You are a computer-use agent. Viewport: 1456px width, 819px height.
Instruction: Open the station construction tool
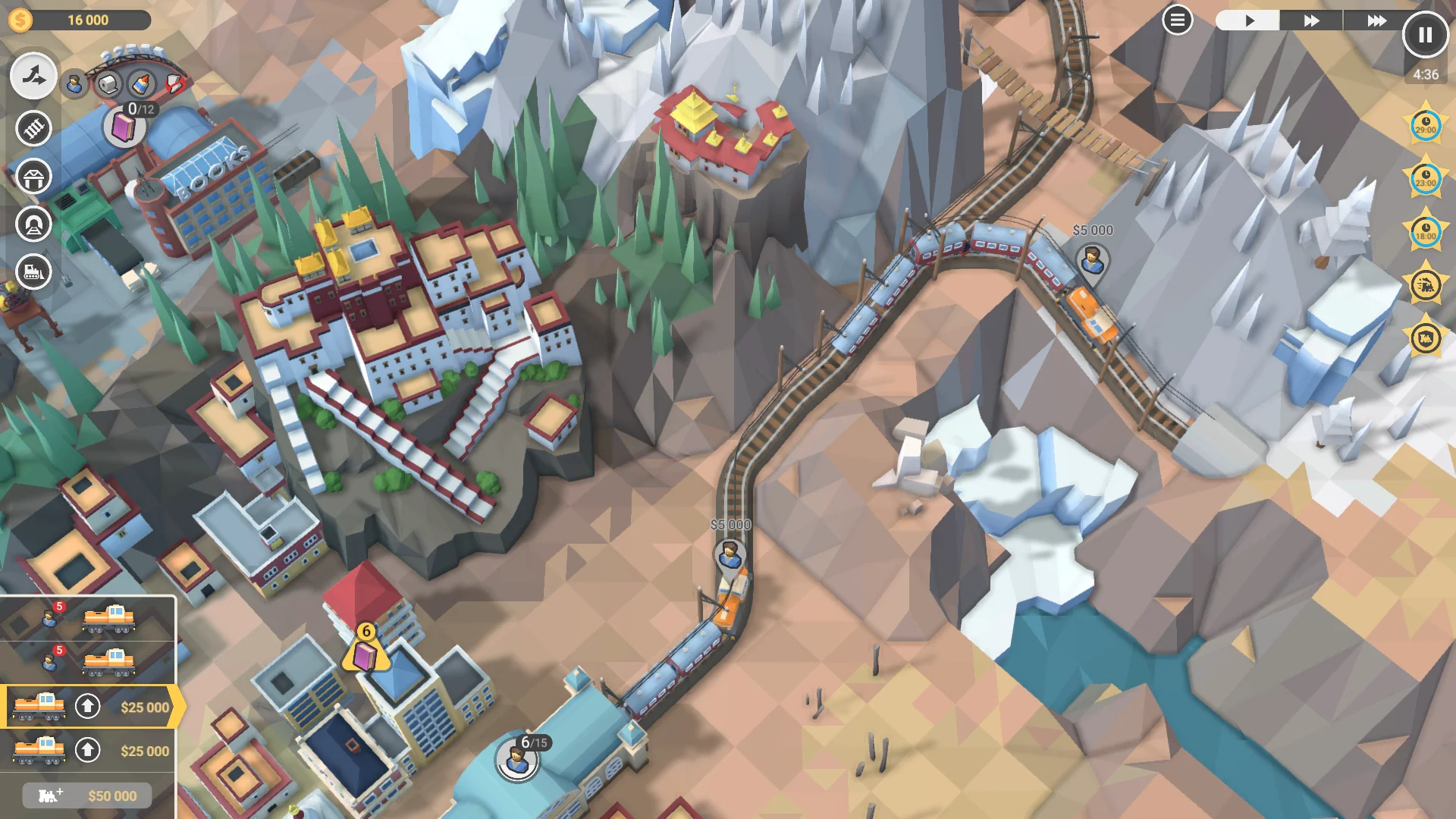coord(33,177)
